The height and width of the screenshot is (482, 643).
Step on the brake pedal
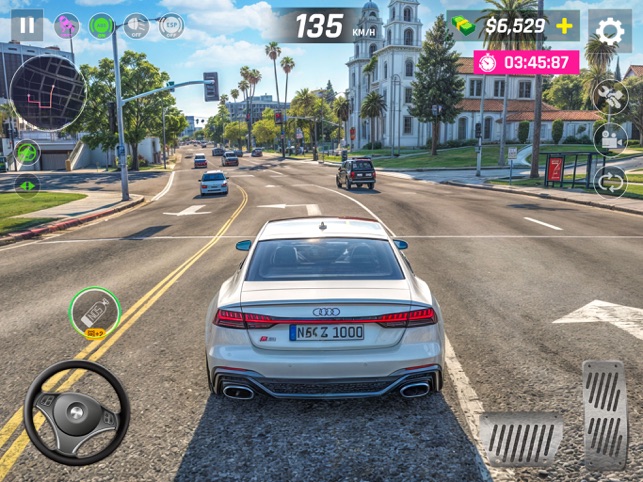519,439
